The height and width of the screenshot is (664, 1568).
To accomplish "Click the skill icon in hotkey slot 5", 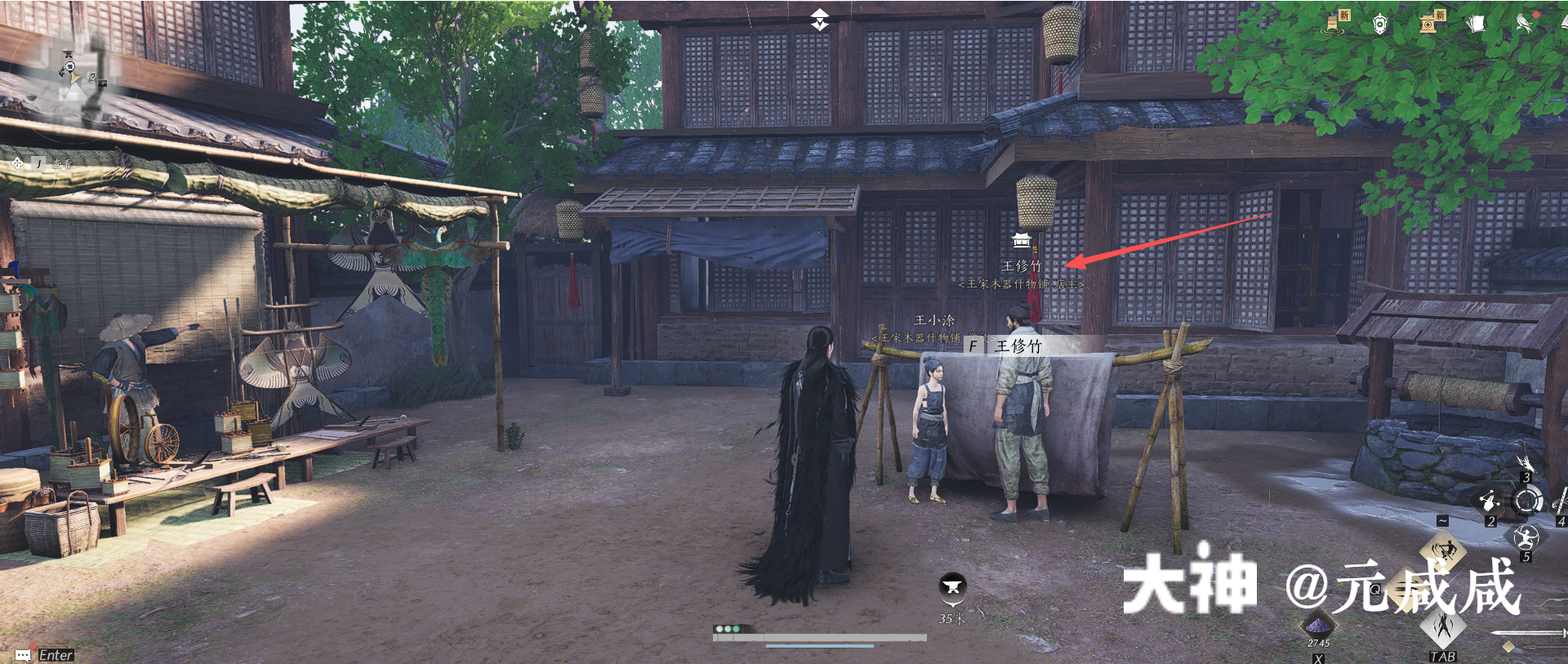I will click(1526, 539).
